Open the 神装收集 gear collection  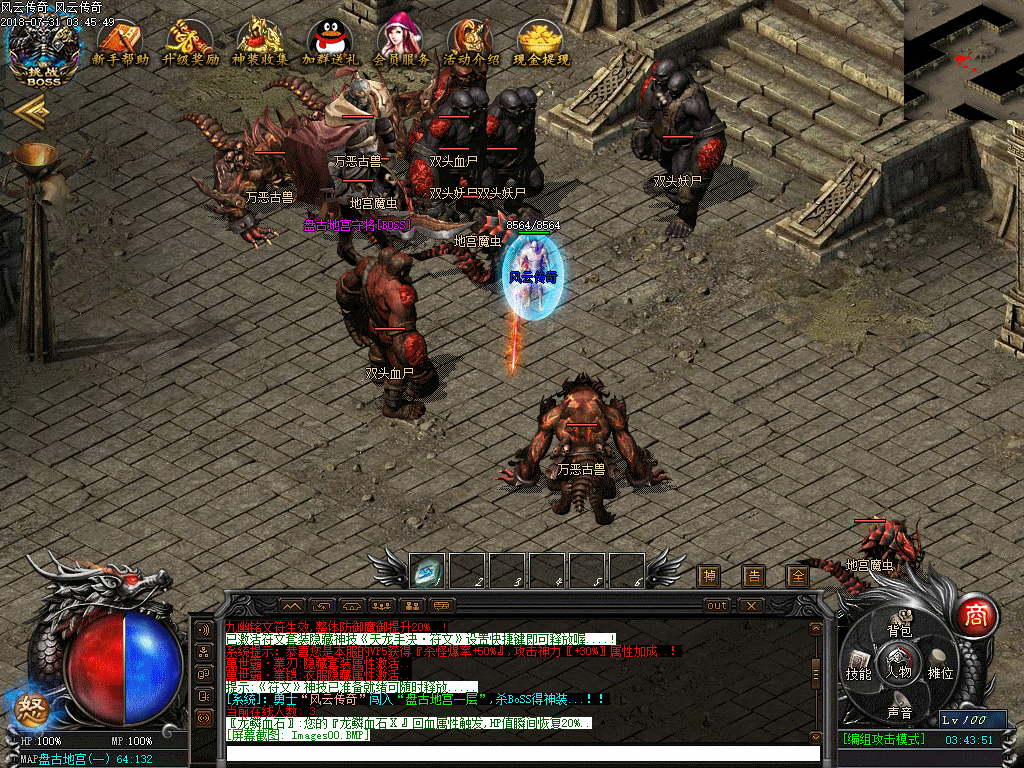[x=260, y=43]
